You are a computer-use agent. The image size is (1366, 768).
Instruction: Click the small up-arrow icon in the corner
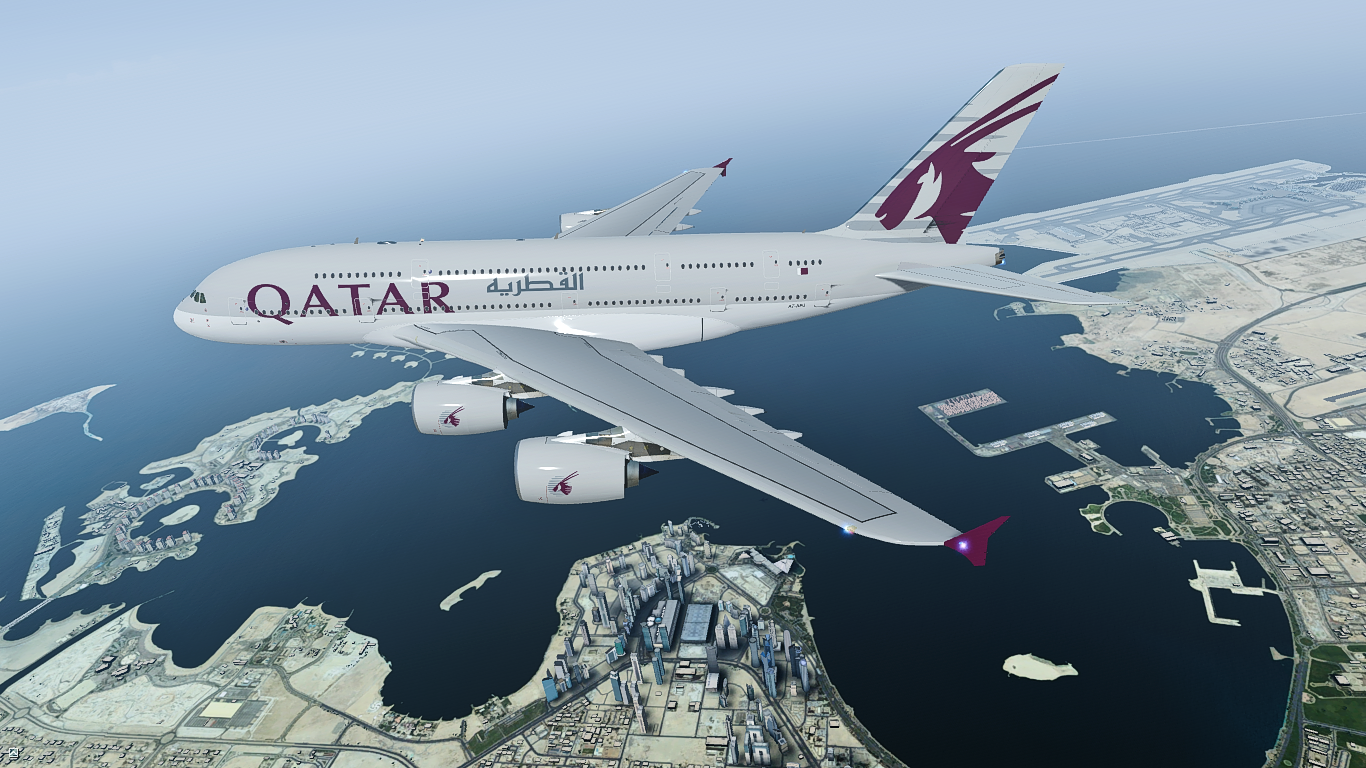12,752
